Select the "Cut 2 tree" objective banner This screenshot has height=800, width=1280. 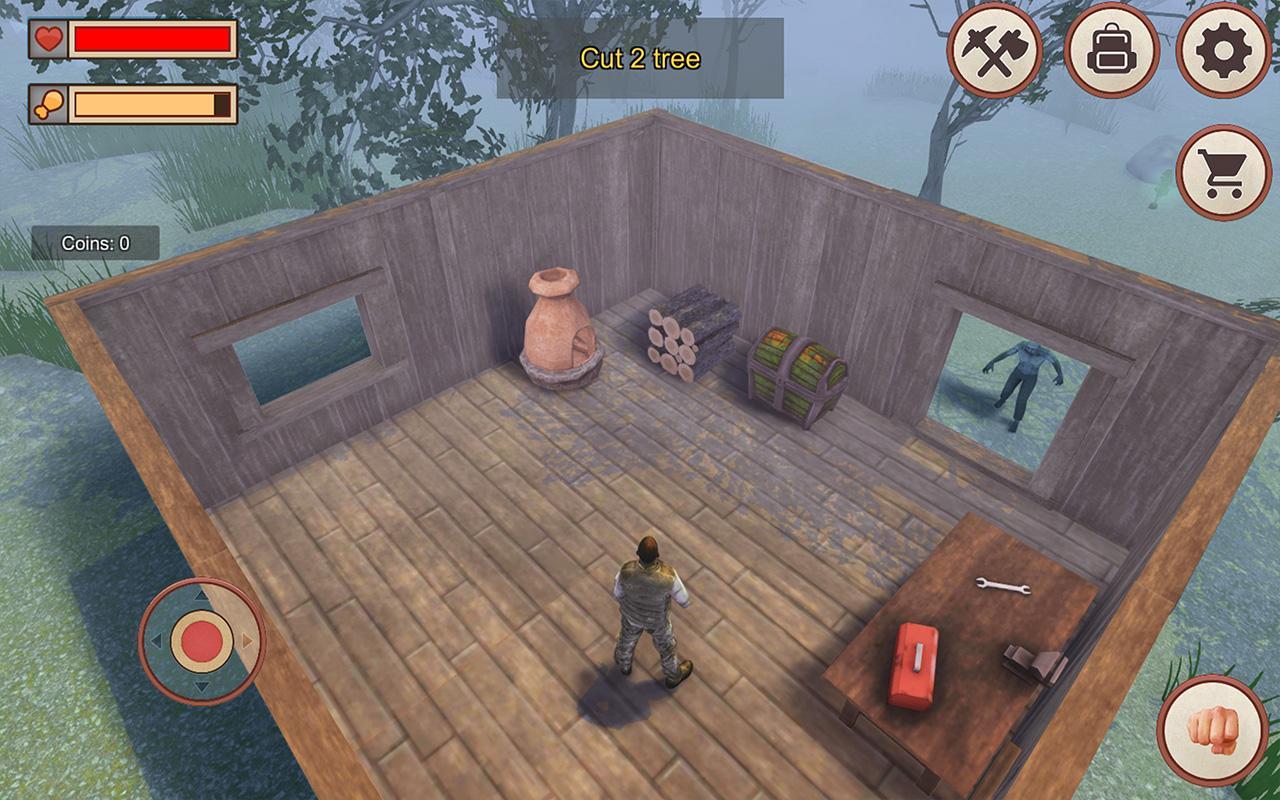(x=640, y=58)
